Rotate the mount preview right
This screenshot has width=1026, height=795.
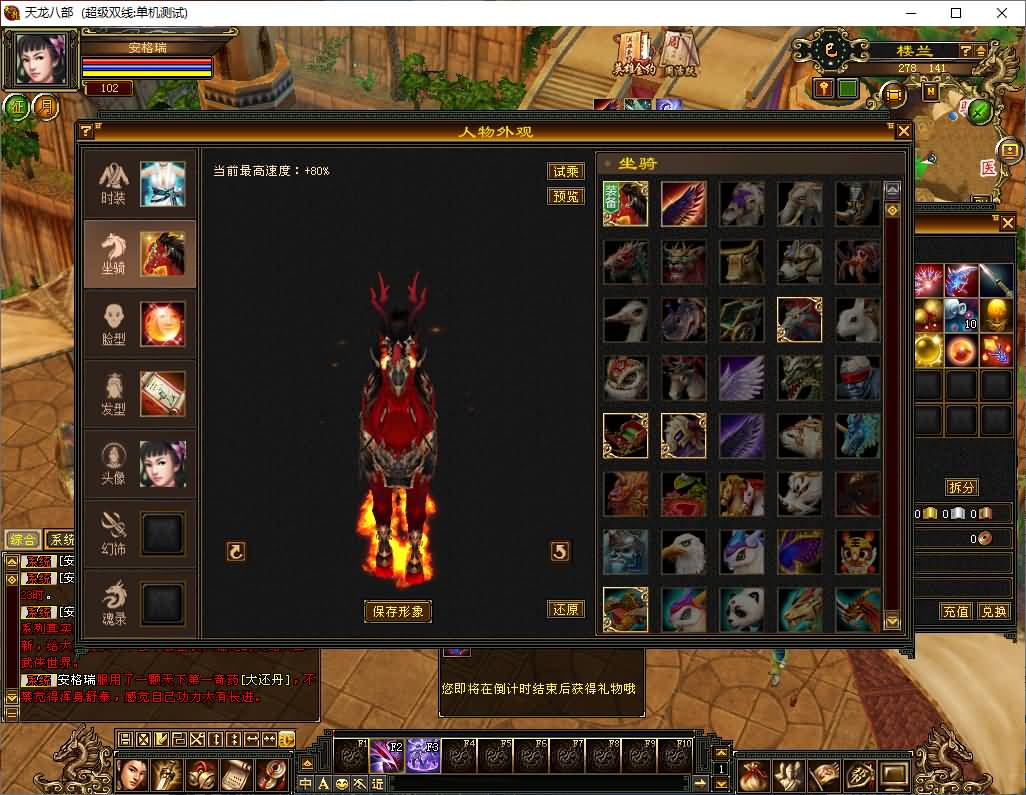560,551
